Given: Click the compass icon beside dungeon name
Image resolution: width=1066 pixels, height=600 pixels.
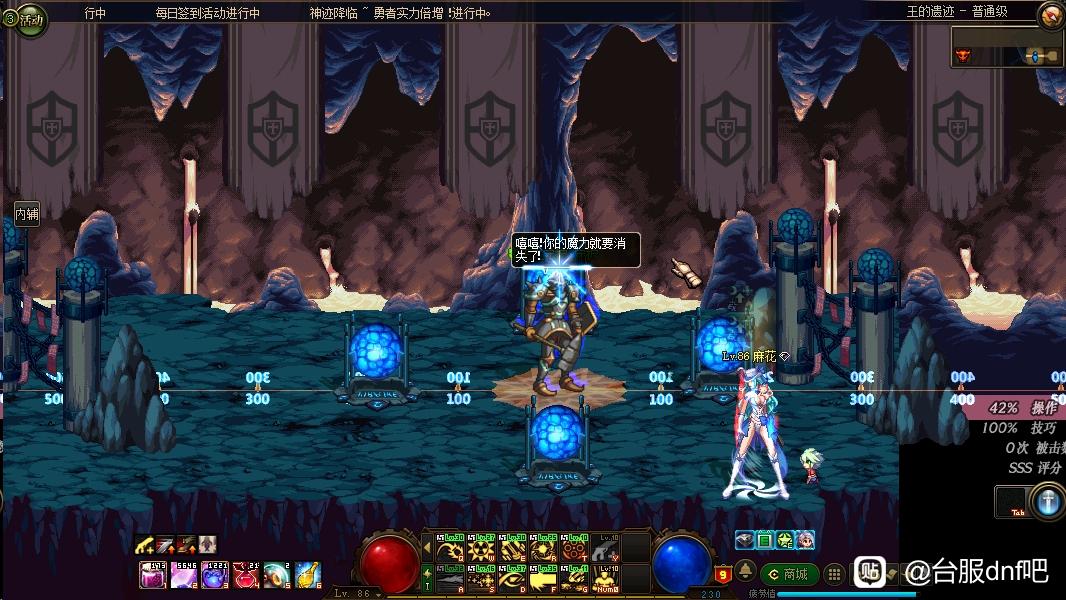Looking at the screenshot, I should (x=1050, y=15).
